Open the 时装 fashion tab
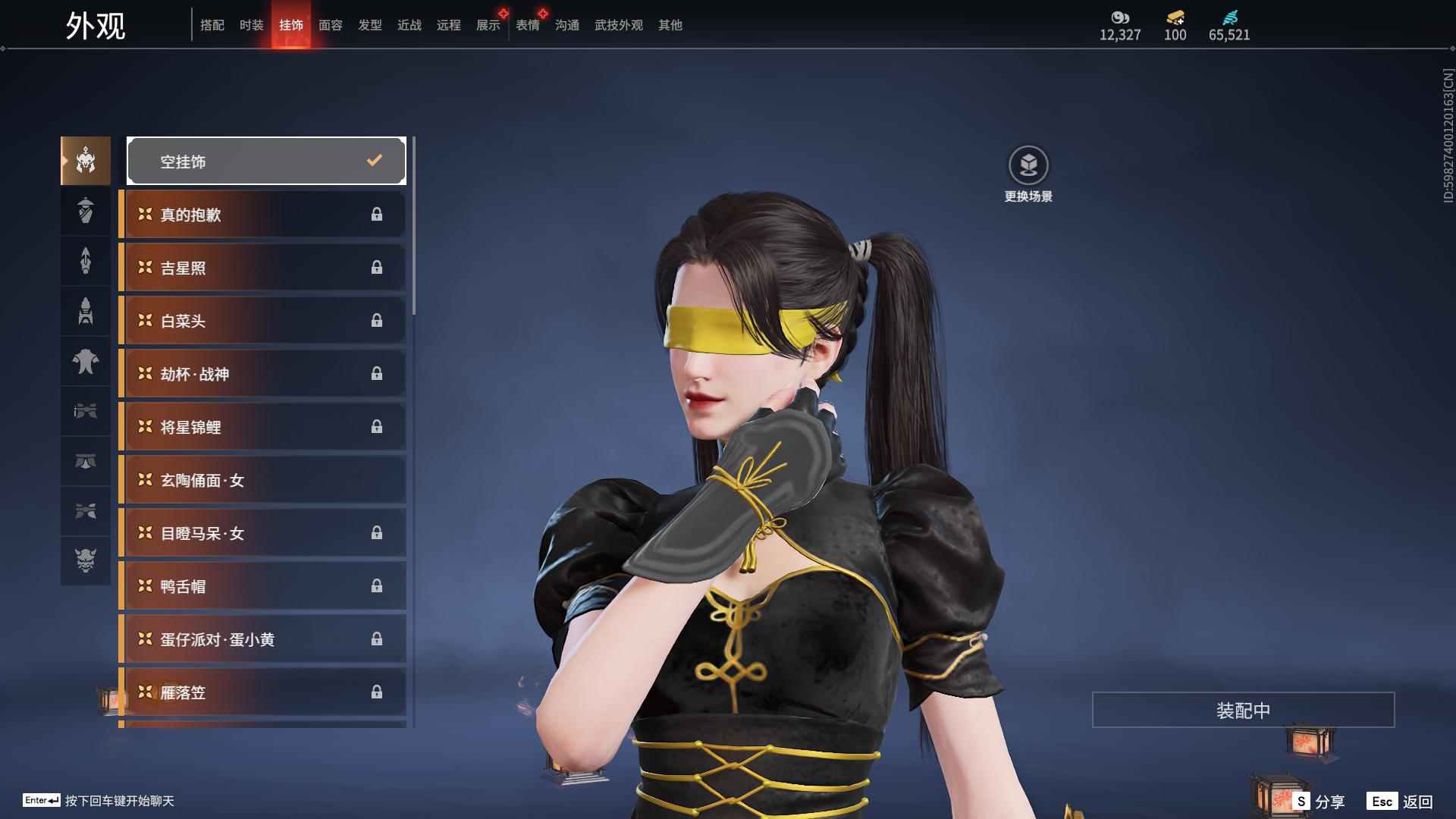 coord(252,25)
